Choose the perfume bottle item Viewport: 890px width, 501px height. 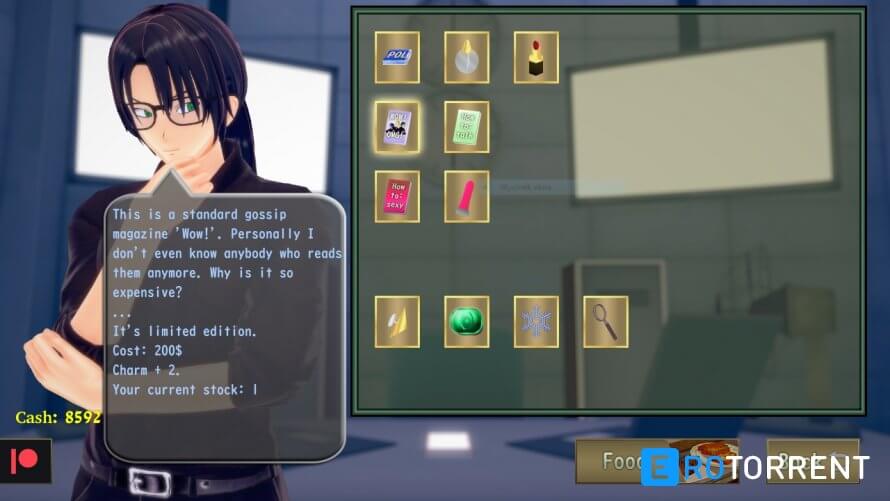coord(466,57)
